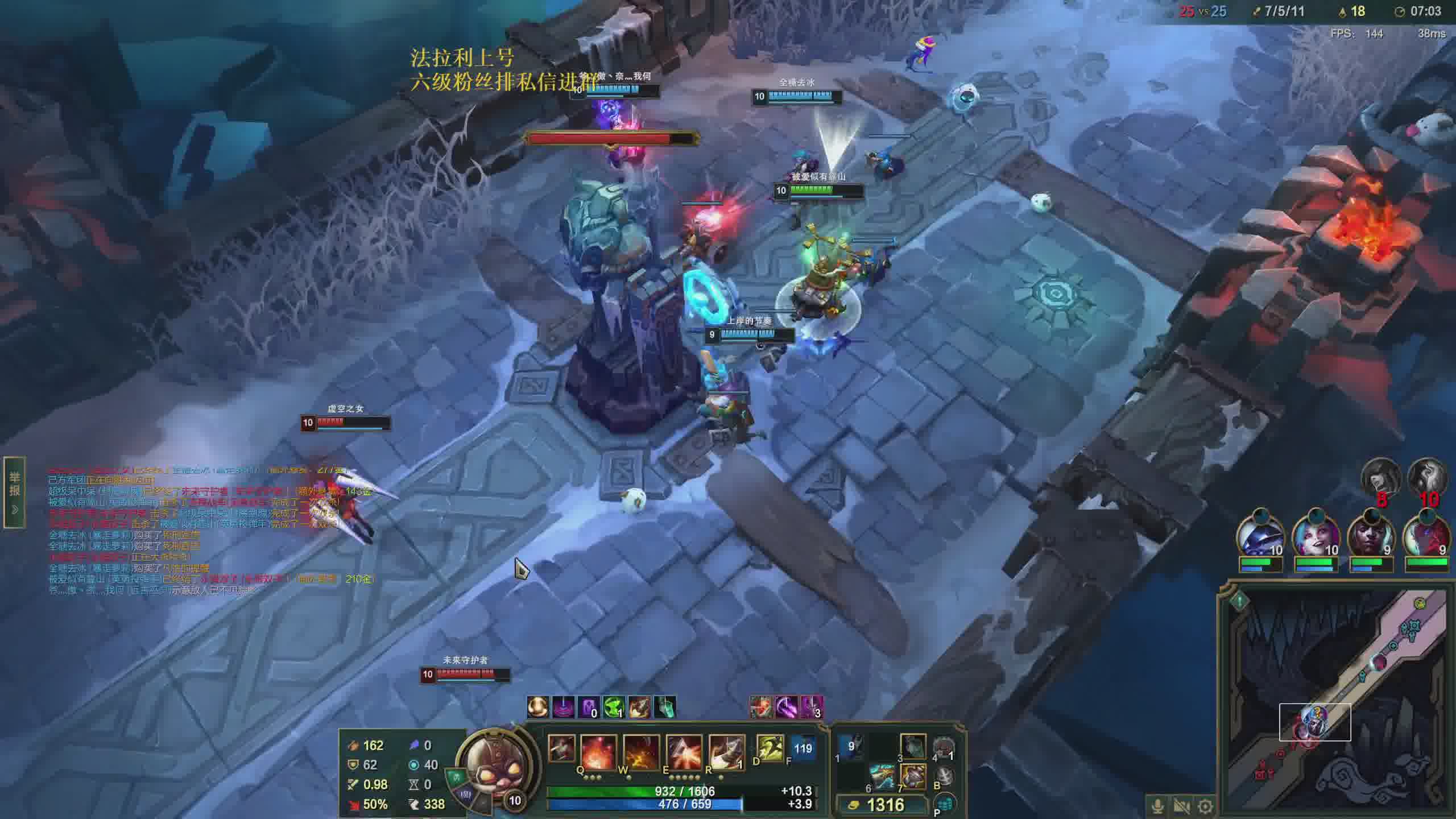Viewport: 1456px width, 819px height.
Task: Select item slot 6 in inventory
Action: (x=882, y=777)
